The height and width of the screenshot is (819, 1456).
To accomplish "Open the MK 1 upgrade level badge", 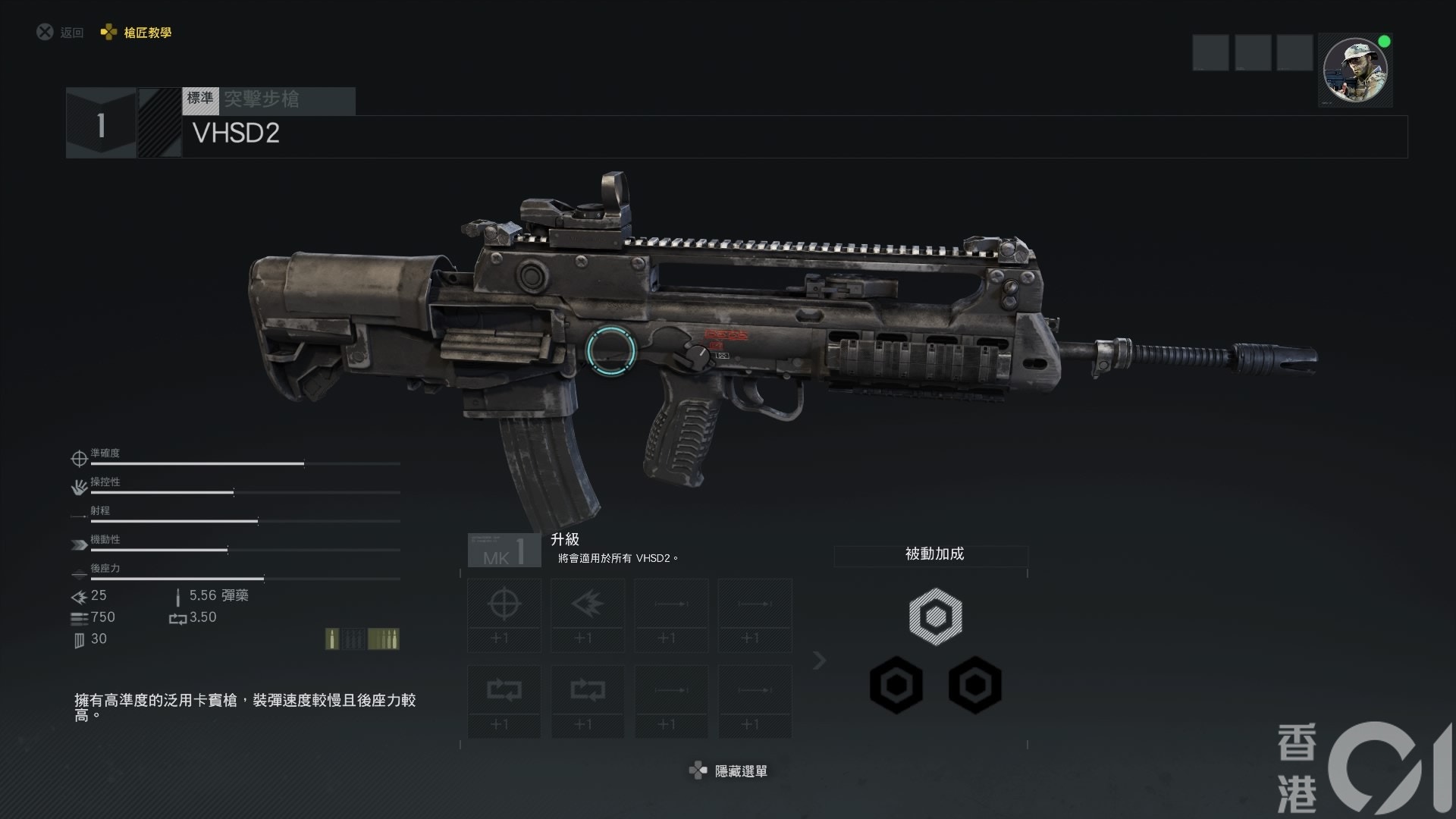I will tap(504, 551).
